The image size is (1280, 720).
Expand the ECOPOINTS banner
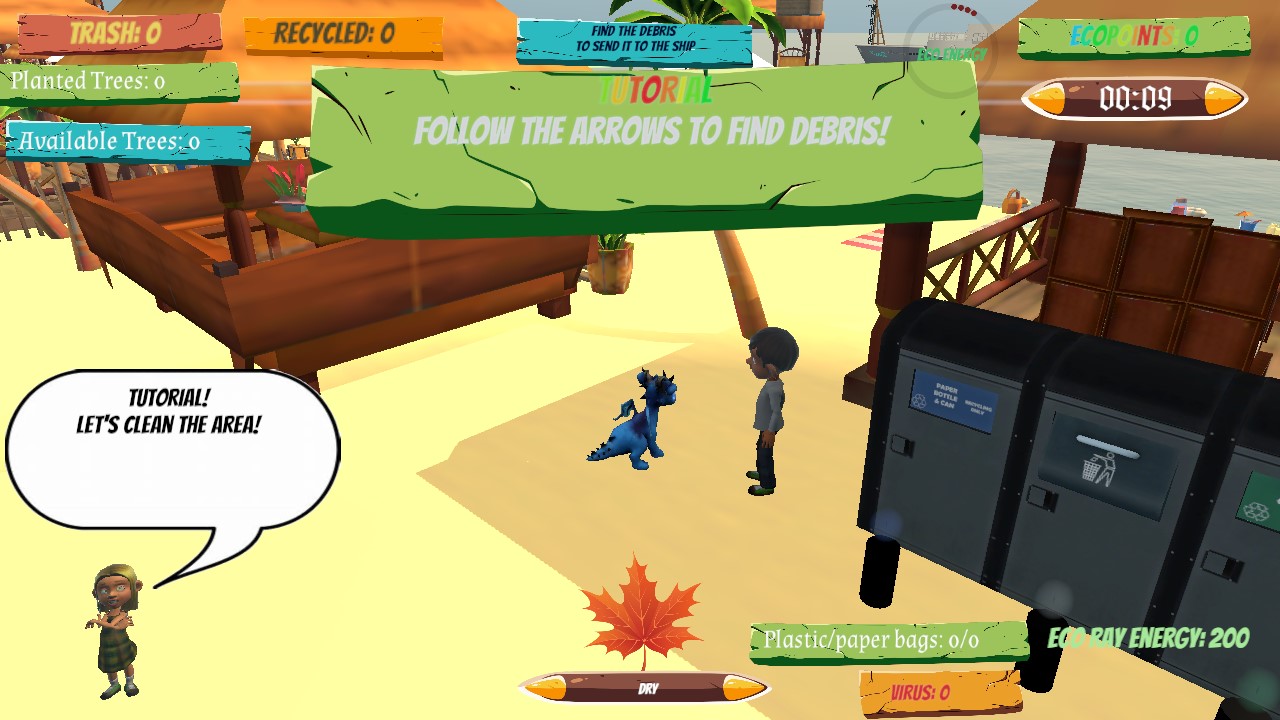click(x=1135, y=38)
